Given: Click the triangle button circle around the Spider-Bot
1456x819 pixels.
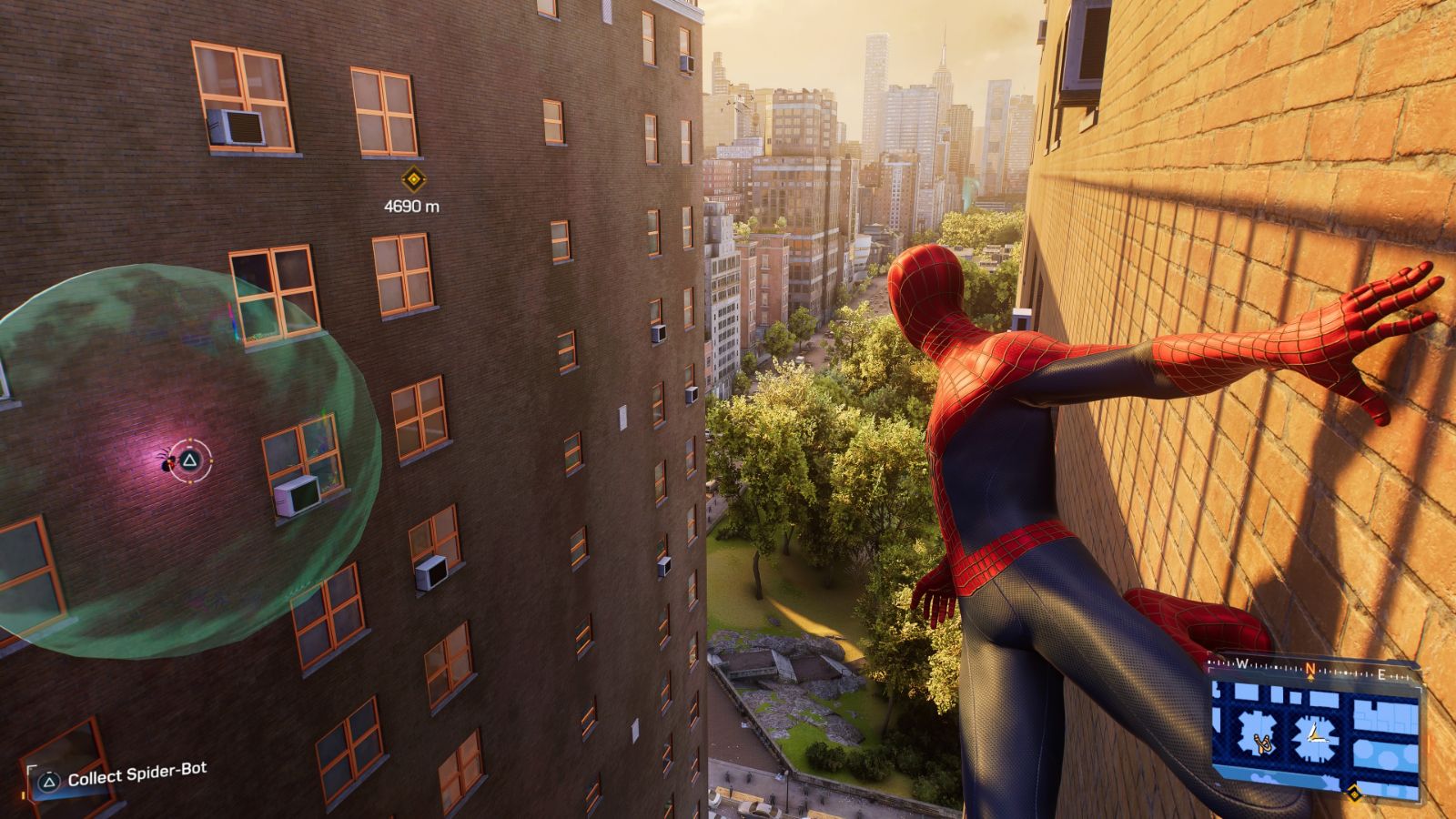Looking at the screenshot, I should [189, 460].
